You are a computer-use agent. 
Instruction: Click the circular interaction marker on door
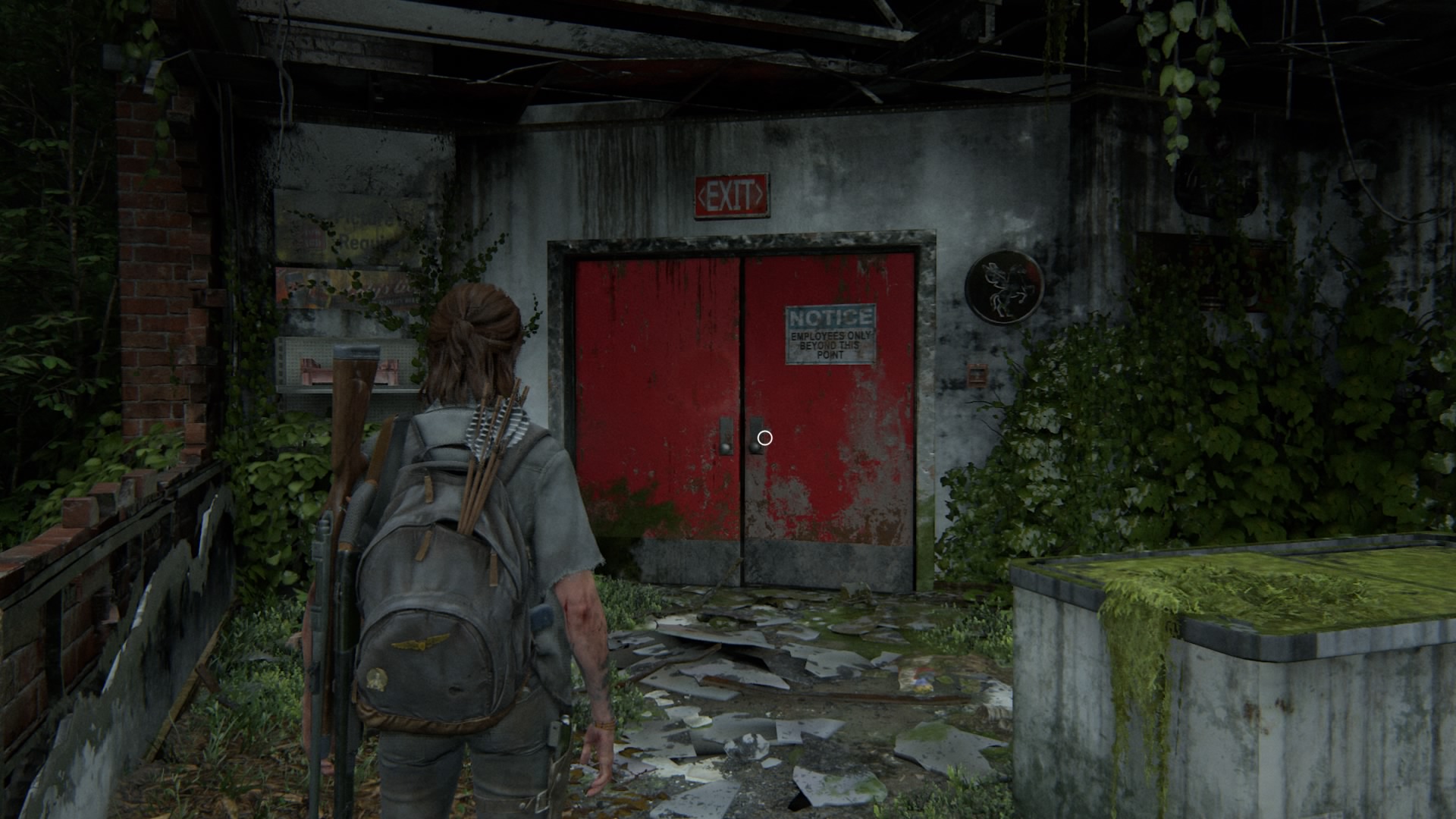pos(764,438)
